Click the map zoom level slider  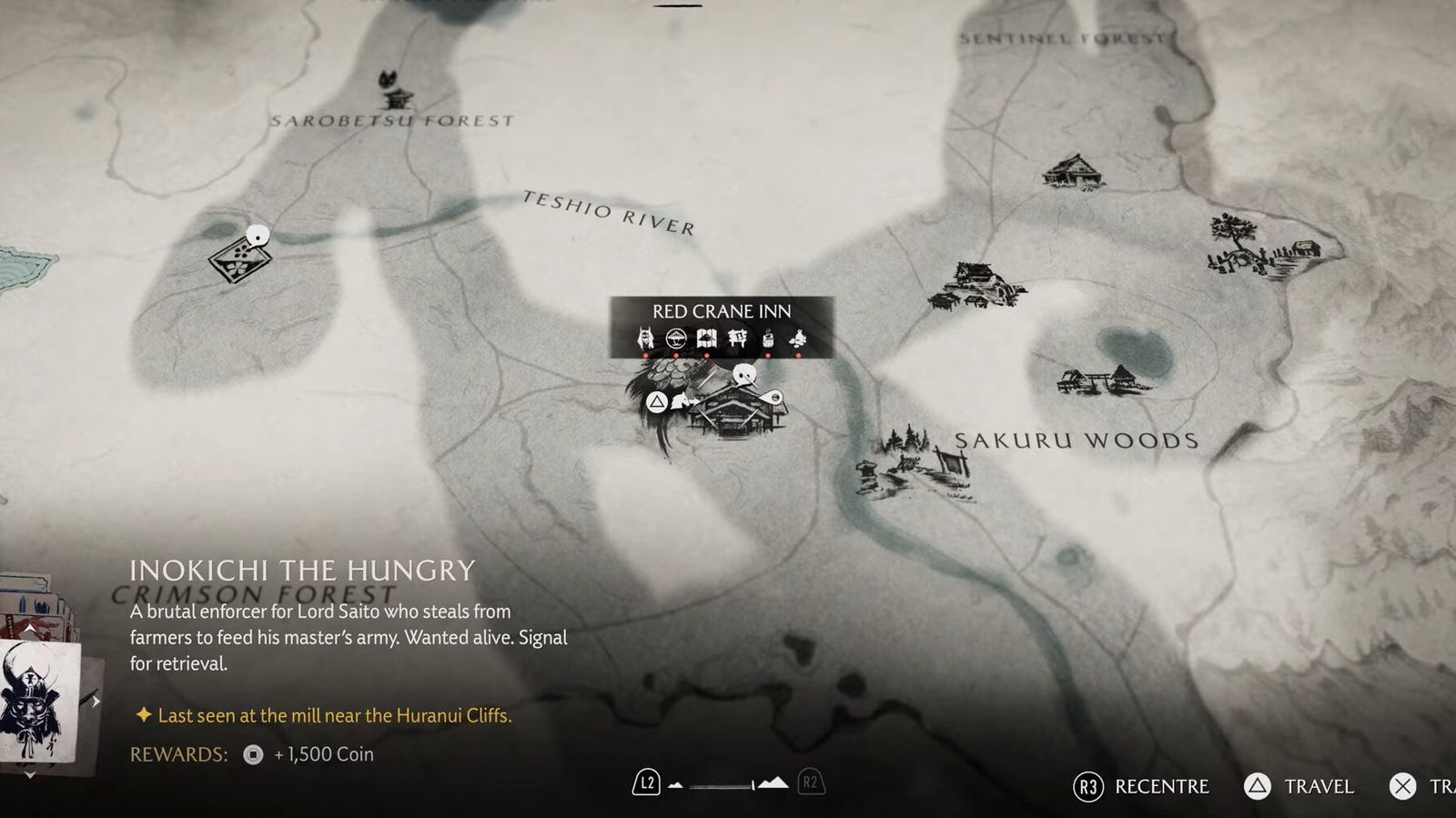(722, 785)
